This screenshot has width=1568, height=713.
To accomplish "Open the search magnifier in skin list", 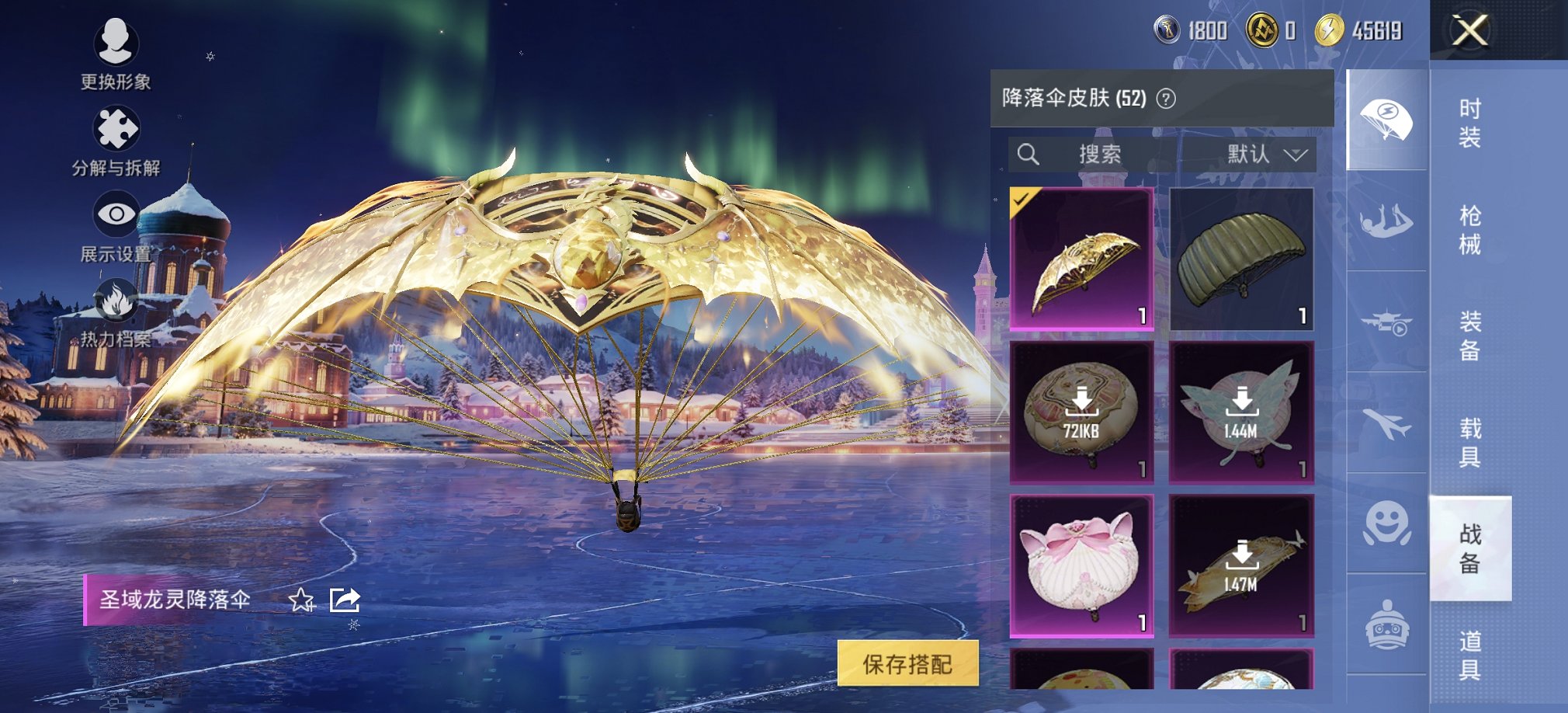I will point(1030,154).
